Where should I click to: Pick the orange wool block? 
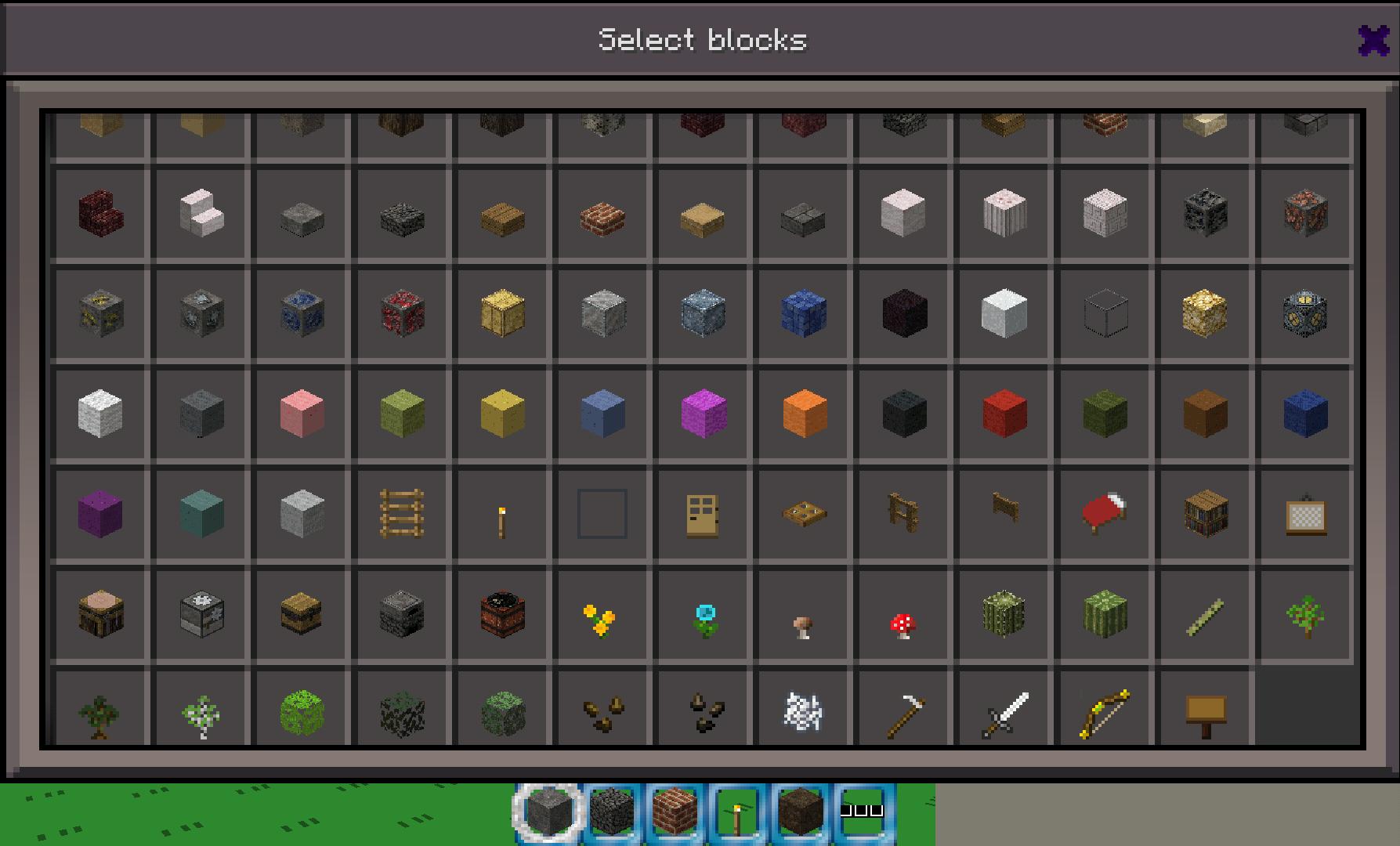tap(801, 414)
